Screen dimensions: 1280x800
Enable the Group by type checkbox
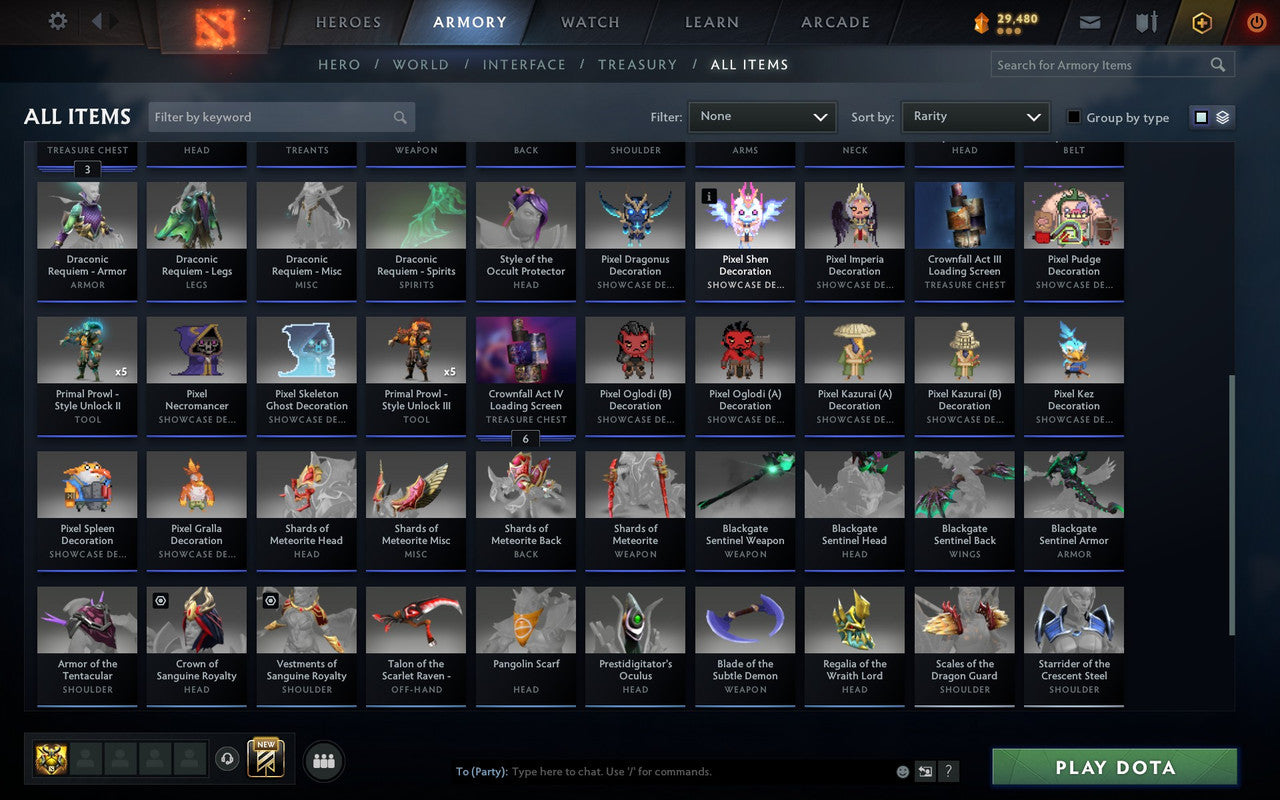pos(1074,117)
